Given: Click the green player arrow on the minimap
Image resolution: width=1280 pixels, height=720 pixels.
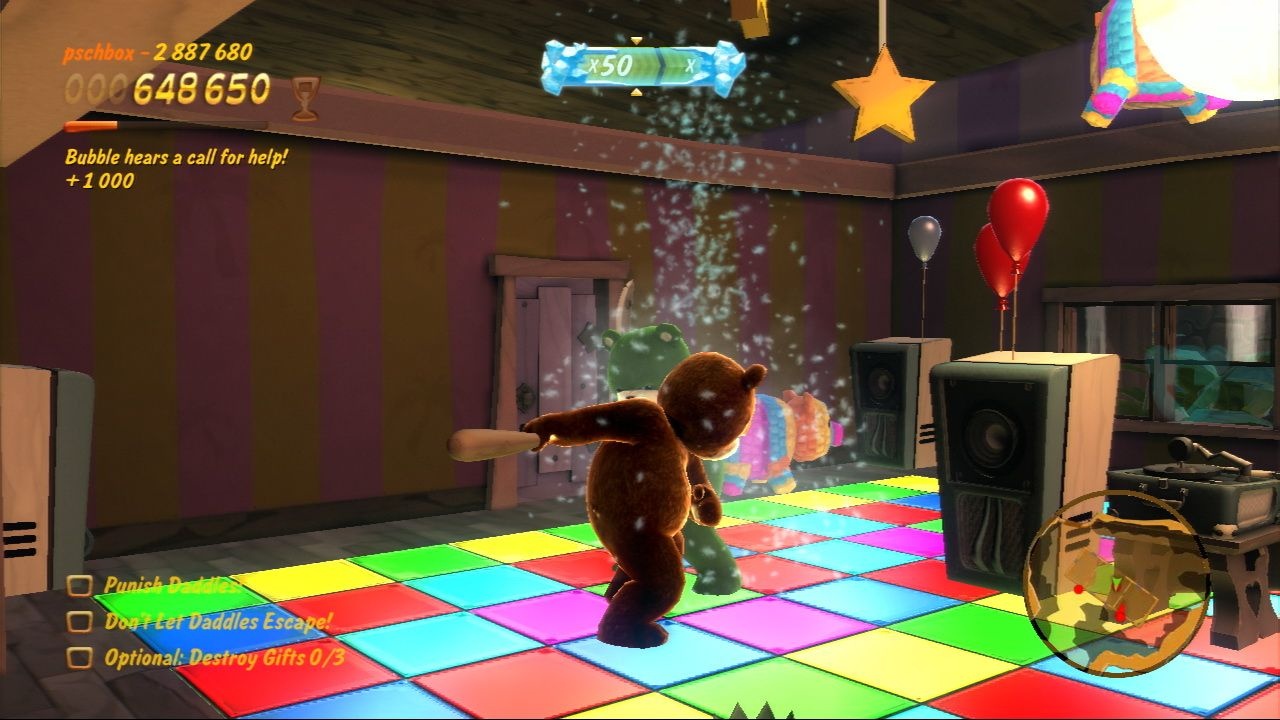Looking at the screenshot, I should pos(1116,584).
